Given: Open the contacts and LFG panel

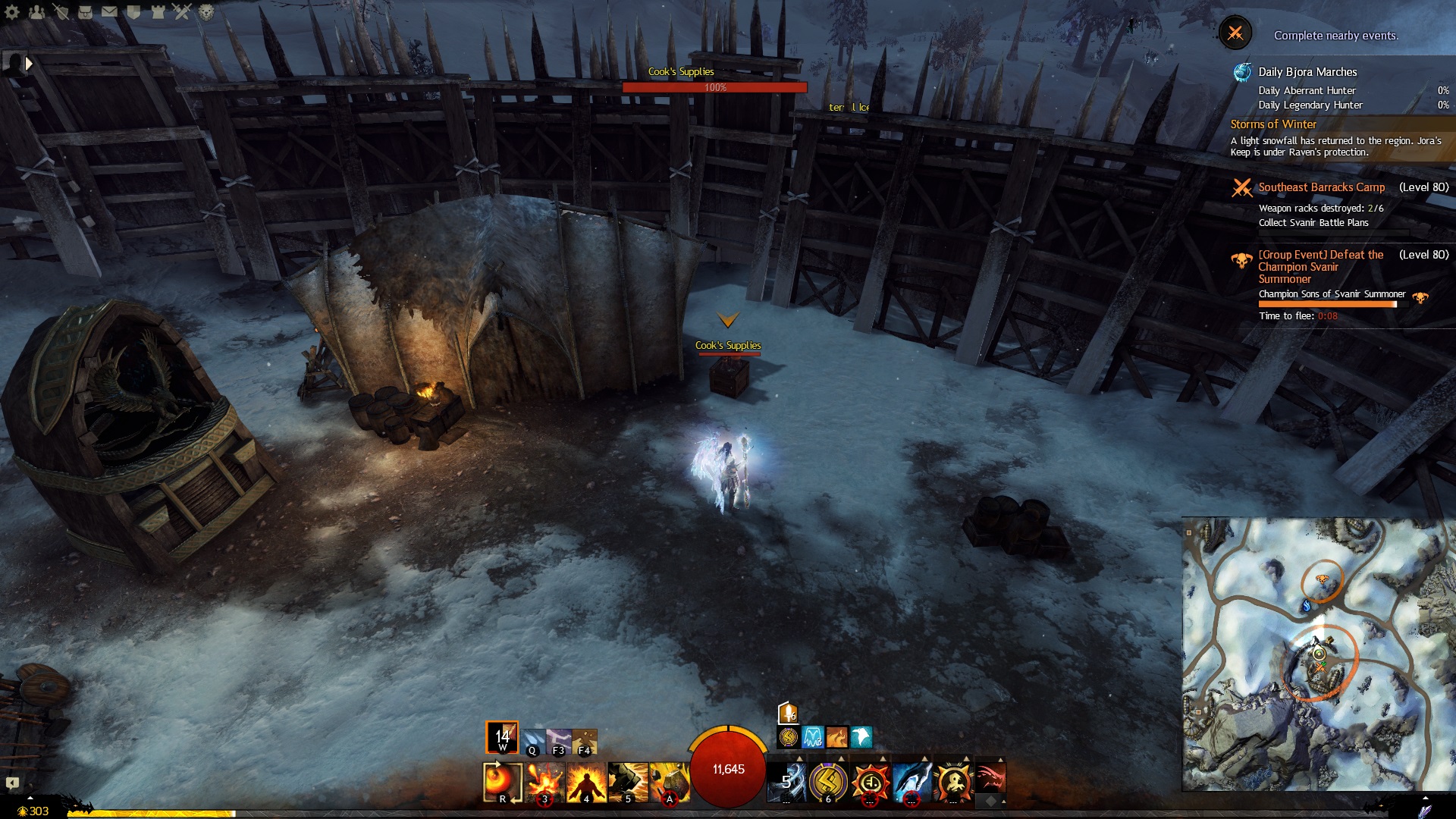Looking at the screenshot, I should click(x=36, y=11).
